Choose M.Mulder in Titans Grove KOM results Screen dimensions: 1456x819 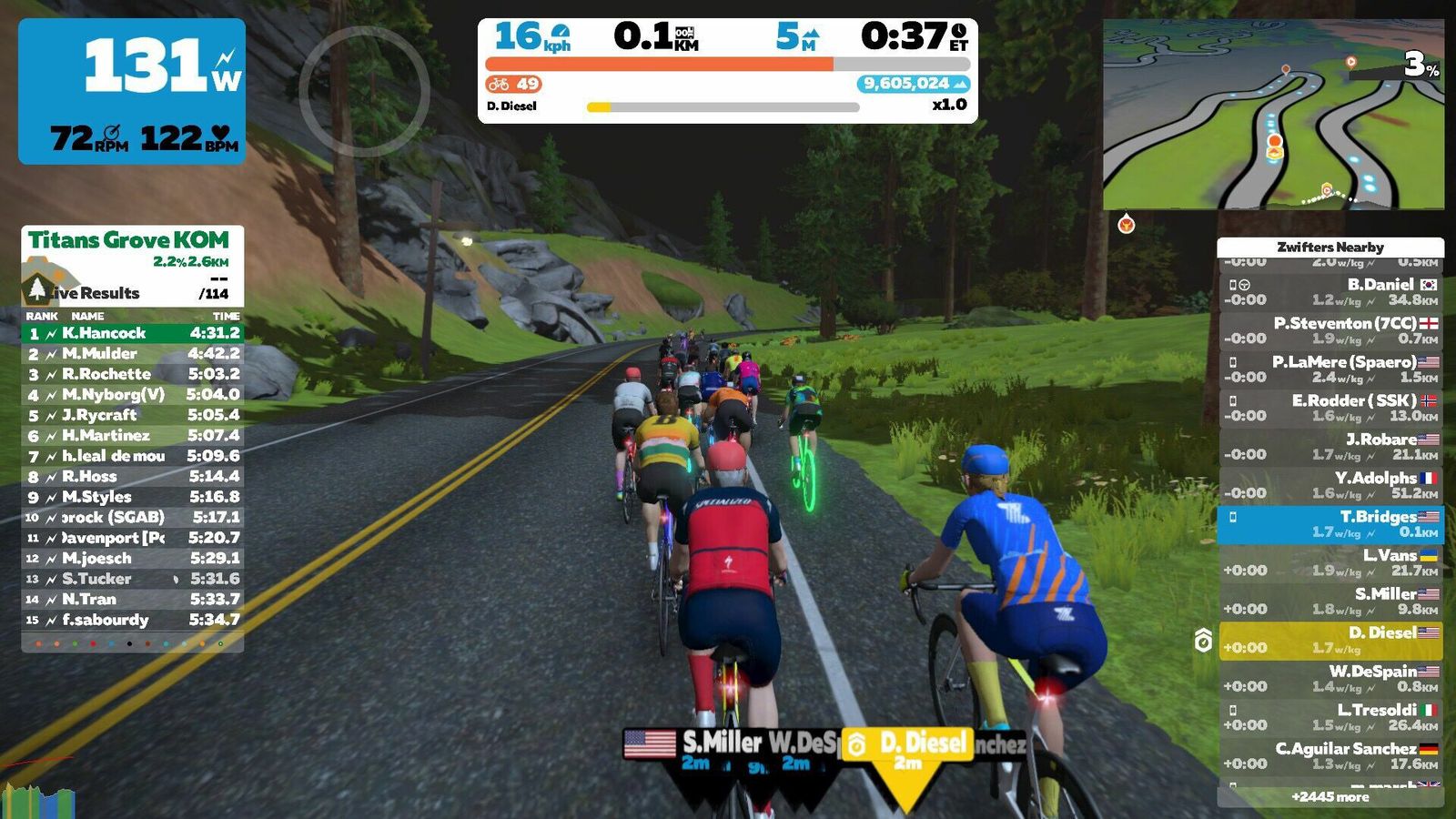tap(132, 353)
